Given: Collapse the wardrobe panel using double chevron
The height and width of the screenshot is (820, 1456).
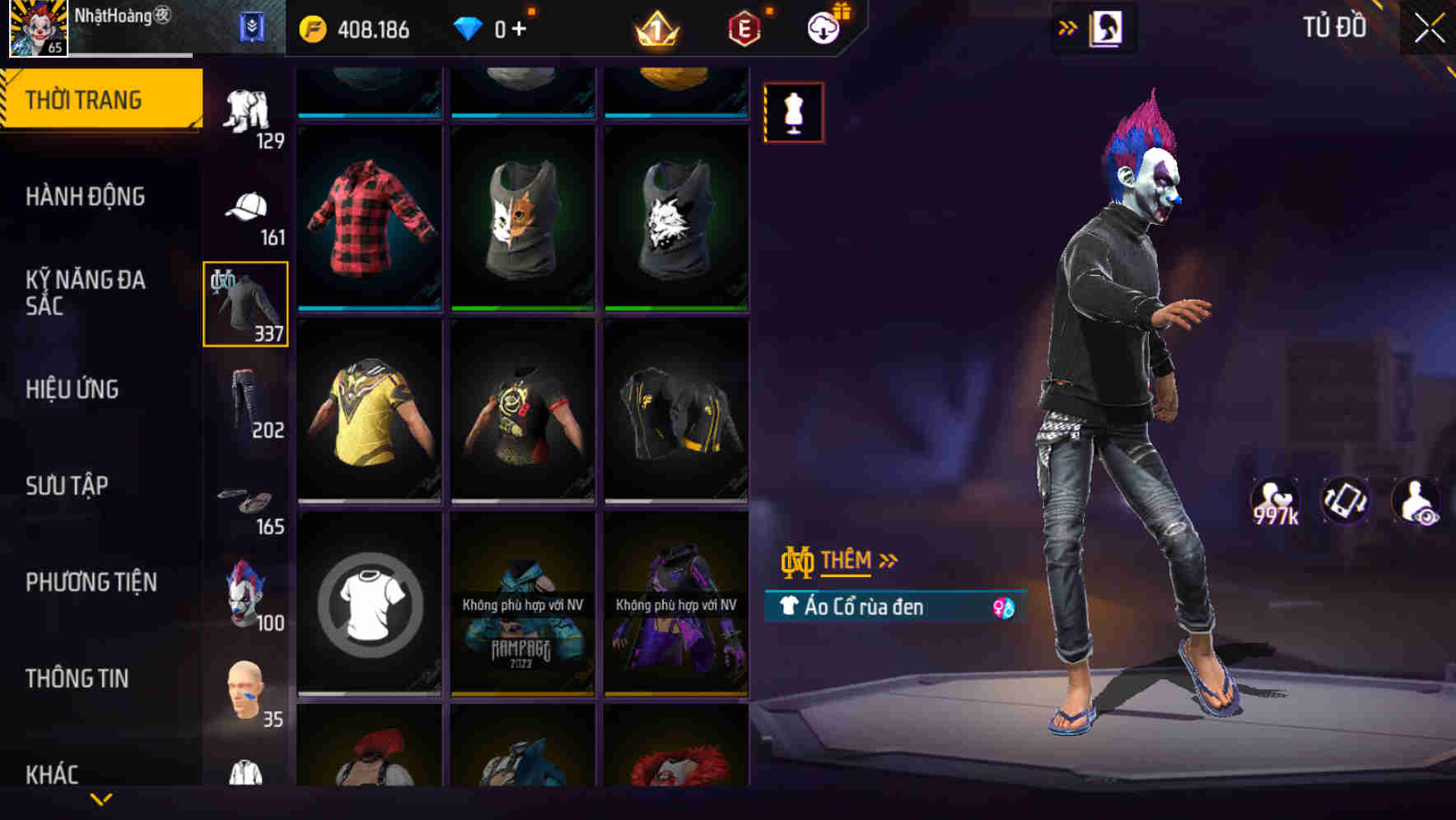Looking at the screenshot, I should (1069, 26).
